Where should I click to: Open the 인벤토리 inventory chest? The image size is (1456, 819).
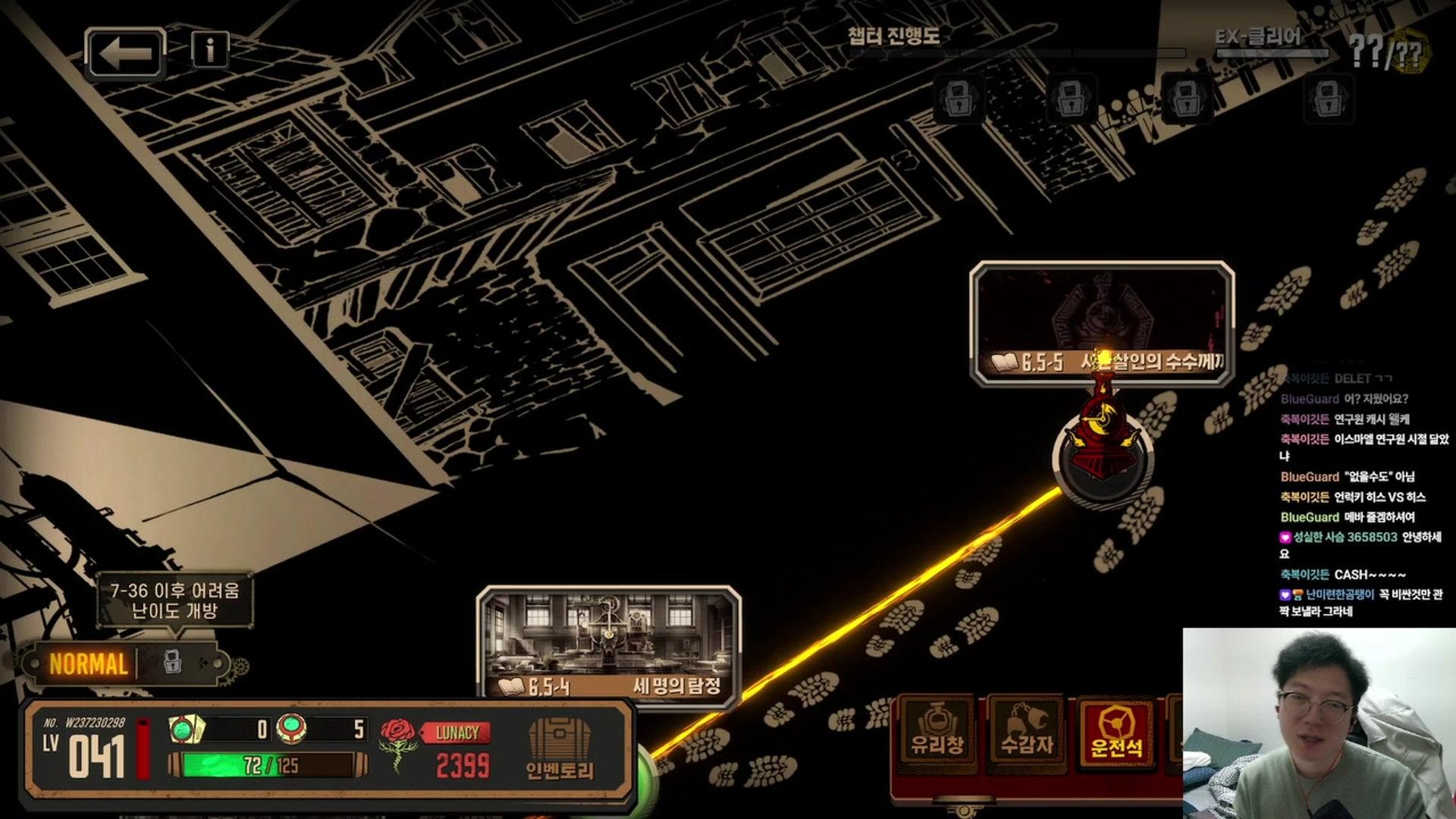560,749
